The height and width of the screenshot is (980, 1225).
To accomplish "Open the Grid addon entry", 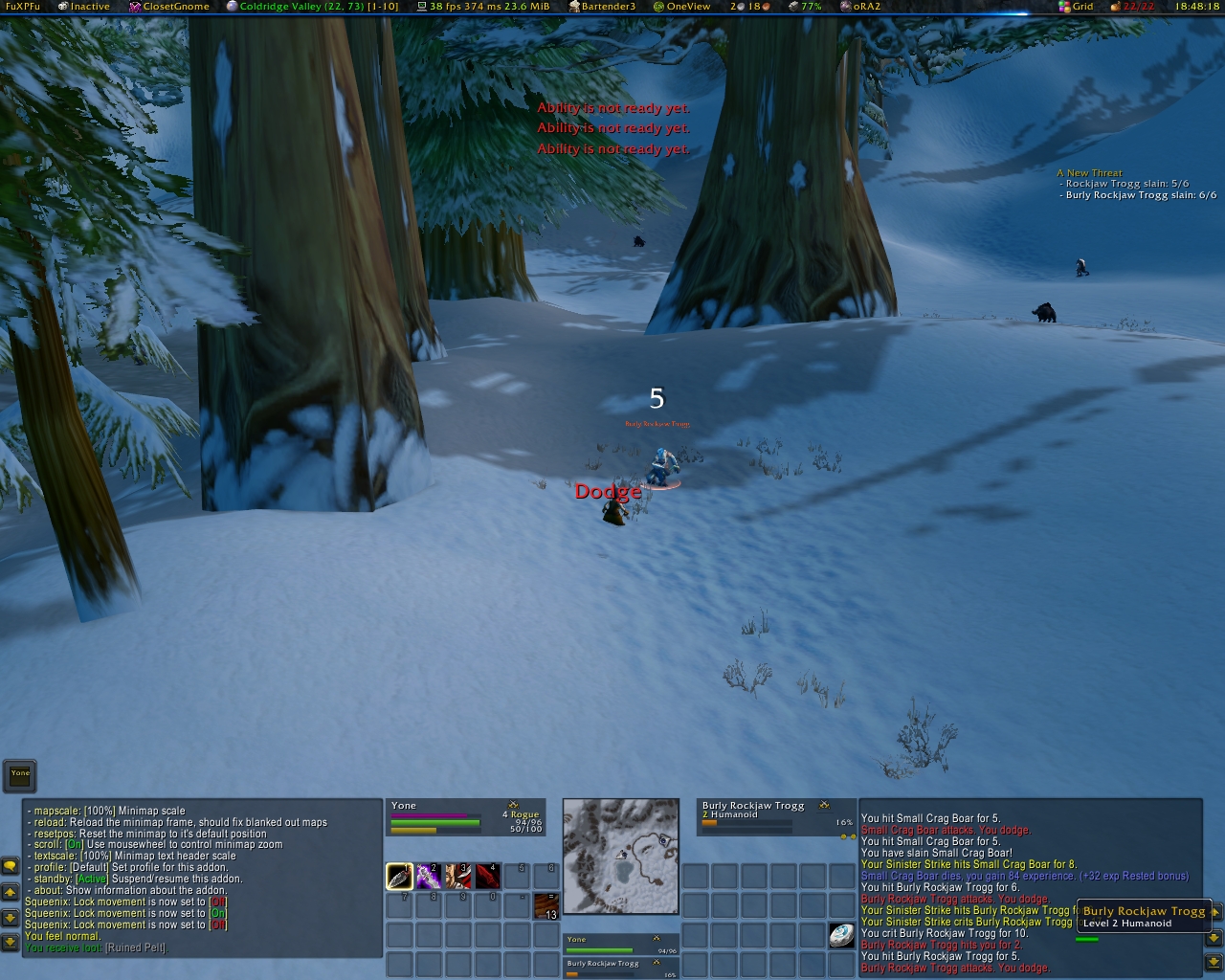I will 1077,7.
